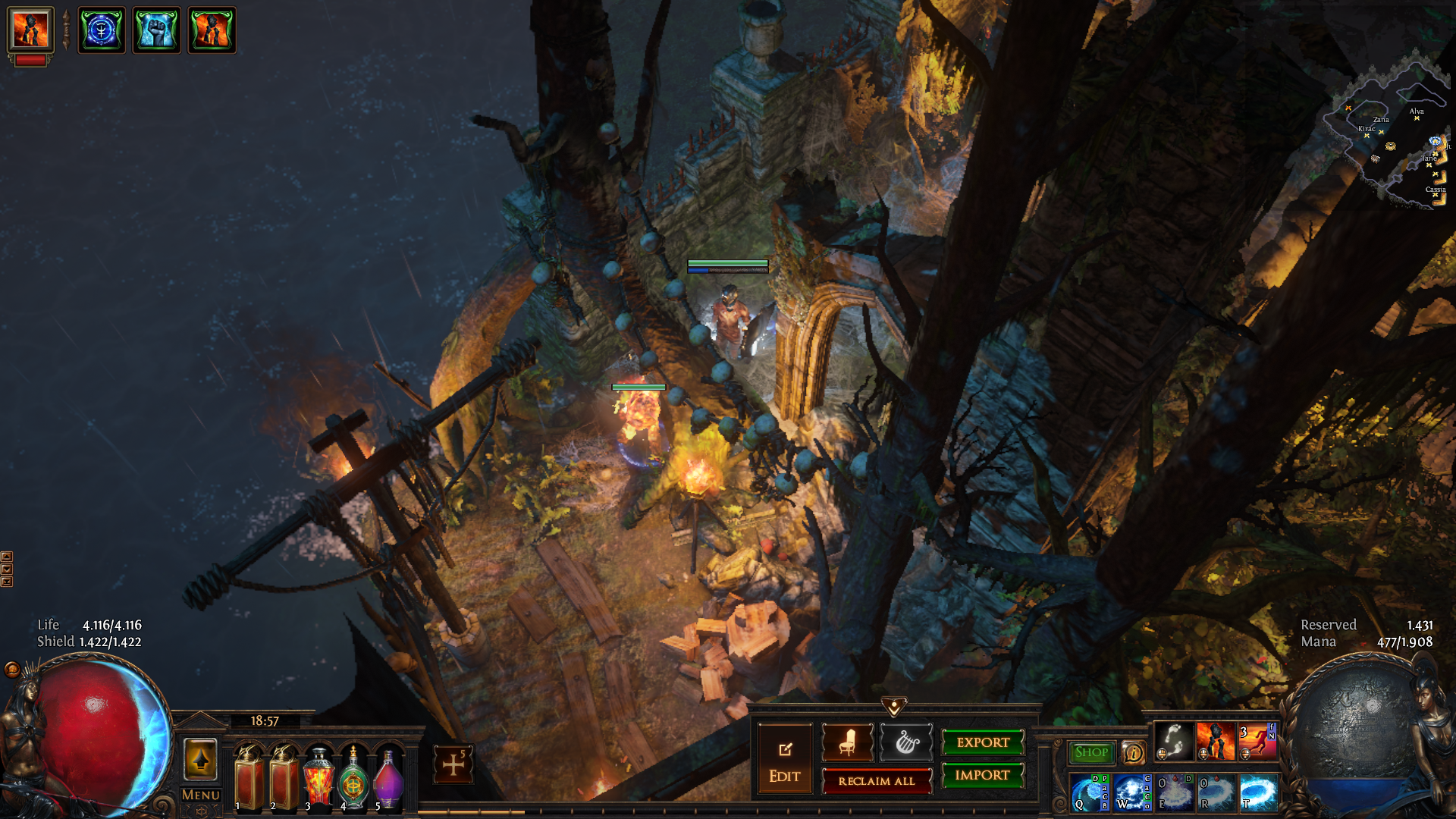Screen dimensions: 1456x819
Task: Reclaim all hideout decorations
Action: coord(877,781)
